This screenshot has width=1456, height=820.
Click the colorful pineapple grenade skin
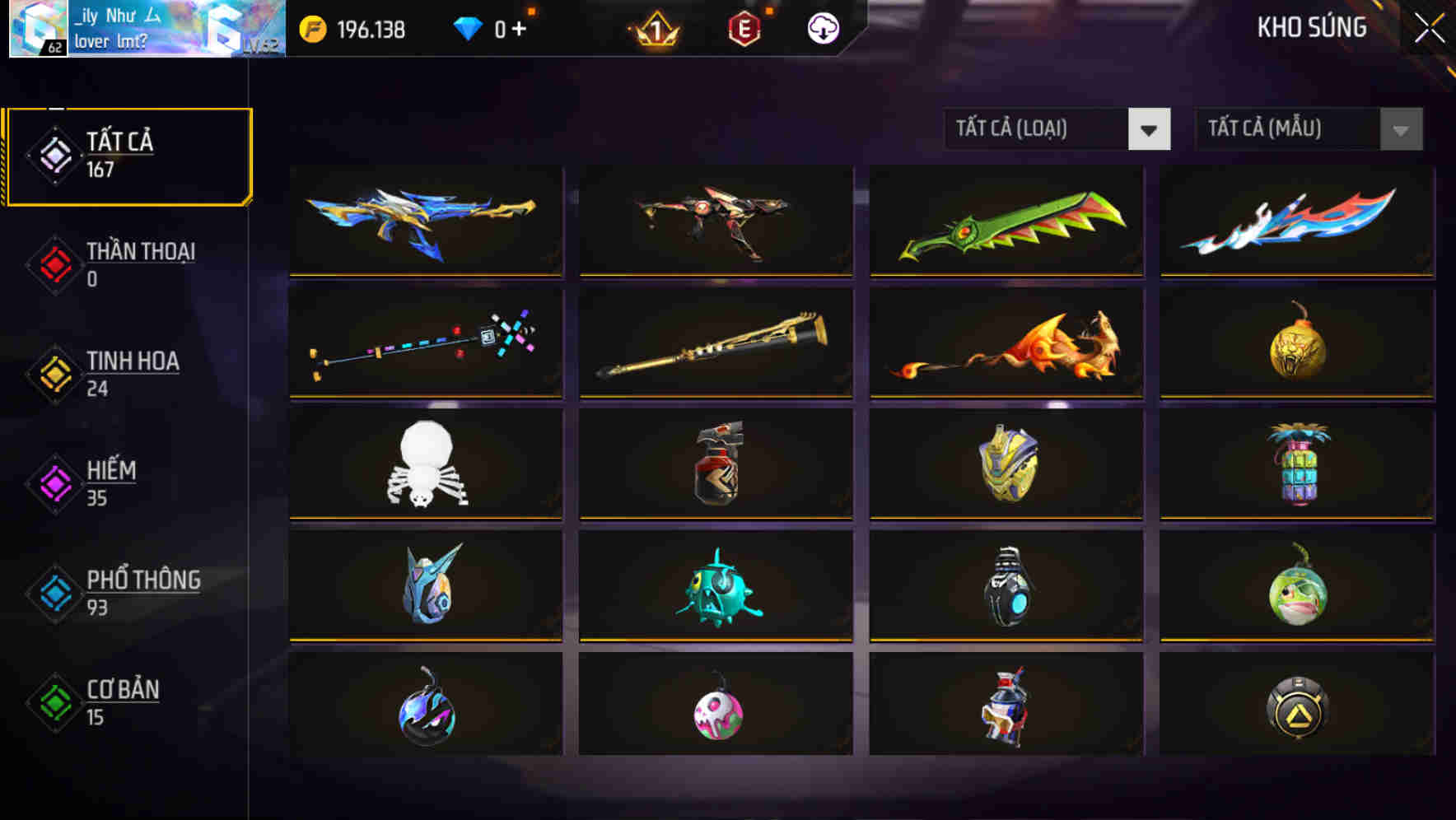(x=1297, y=464)
